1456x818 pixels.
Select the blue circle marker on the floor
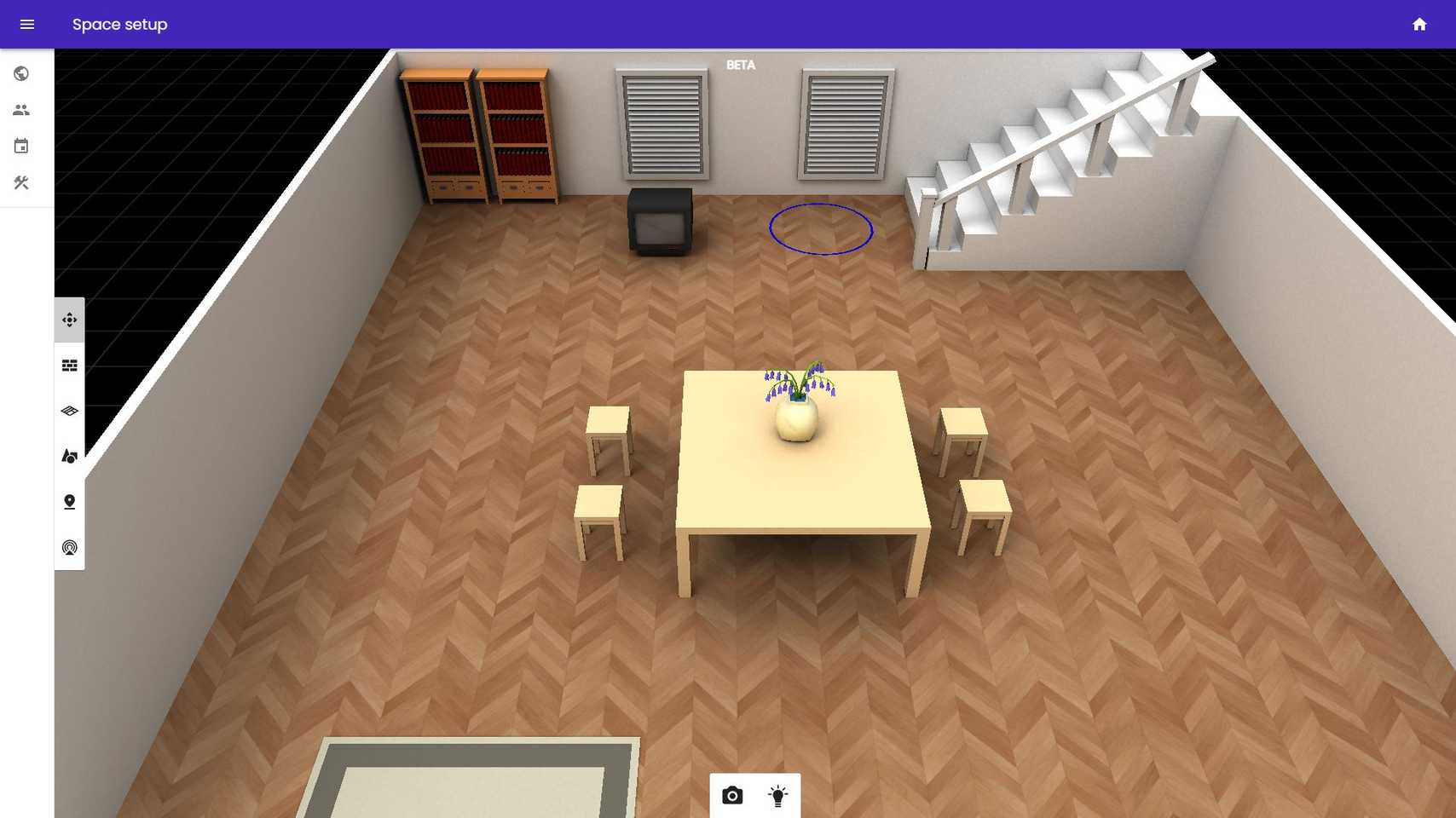[x=820, y=228]
